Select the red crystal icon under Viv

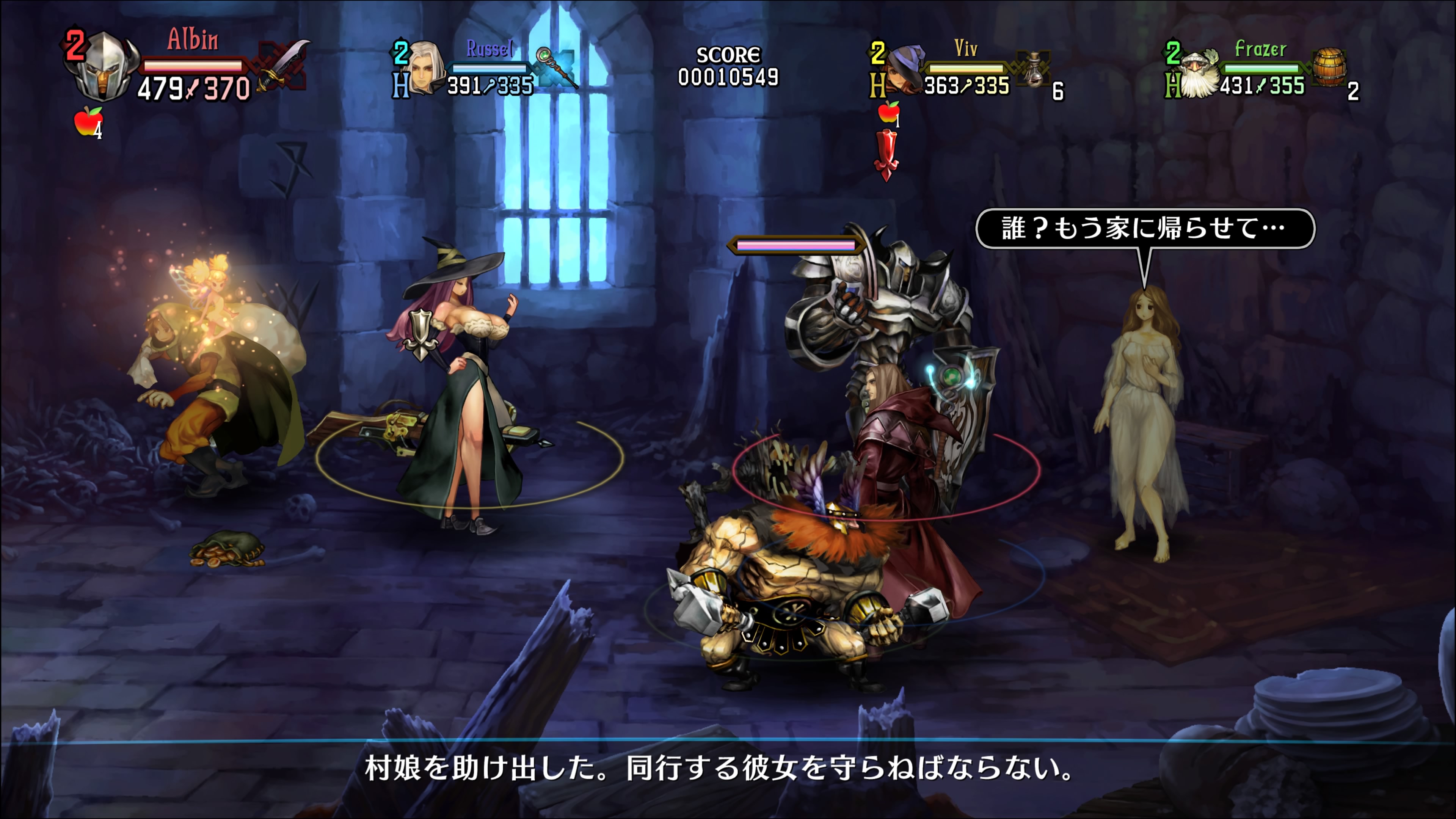click(x=886, y=154)
